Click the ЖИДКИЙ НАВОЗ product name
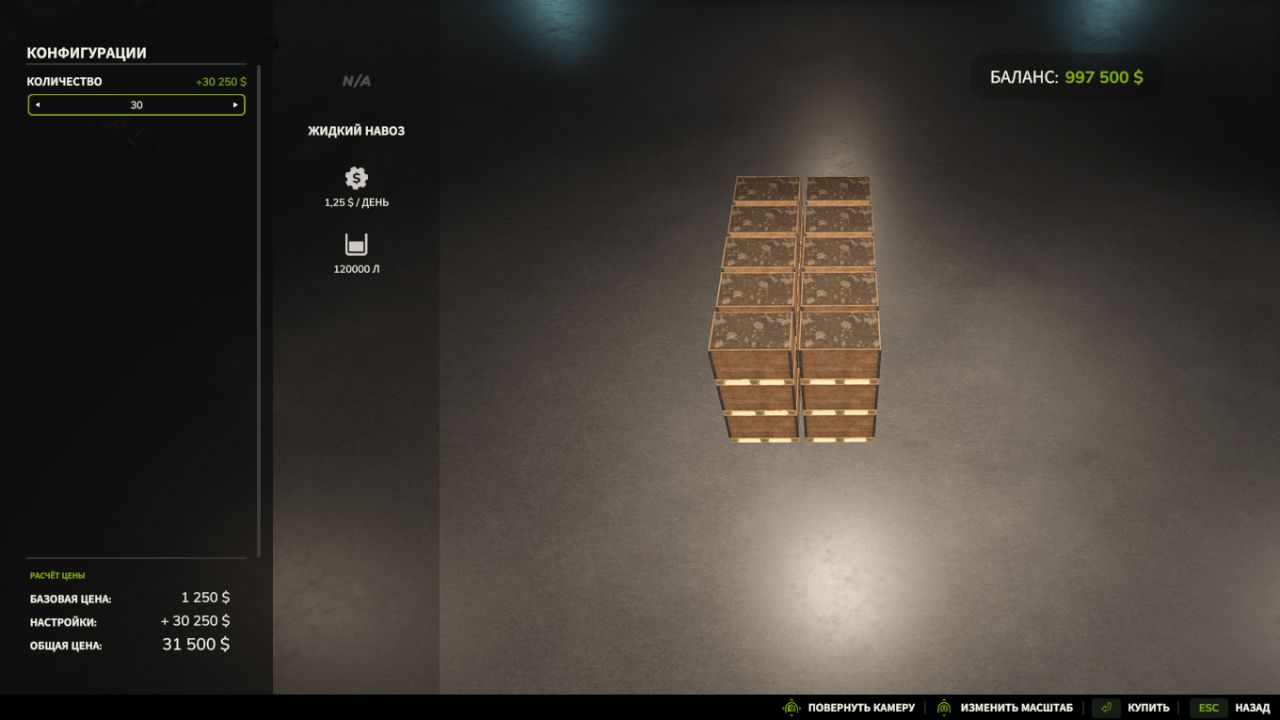The height and width of the screenshot is (720, 1280). click(x=356, y=130)
